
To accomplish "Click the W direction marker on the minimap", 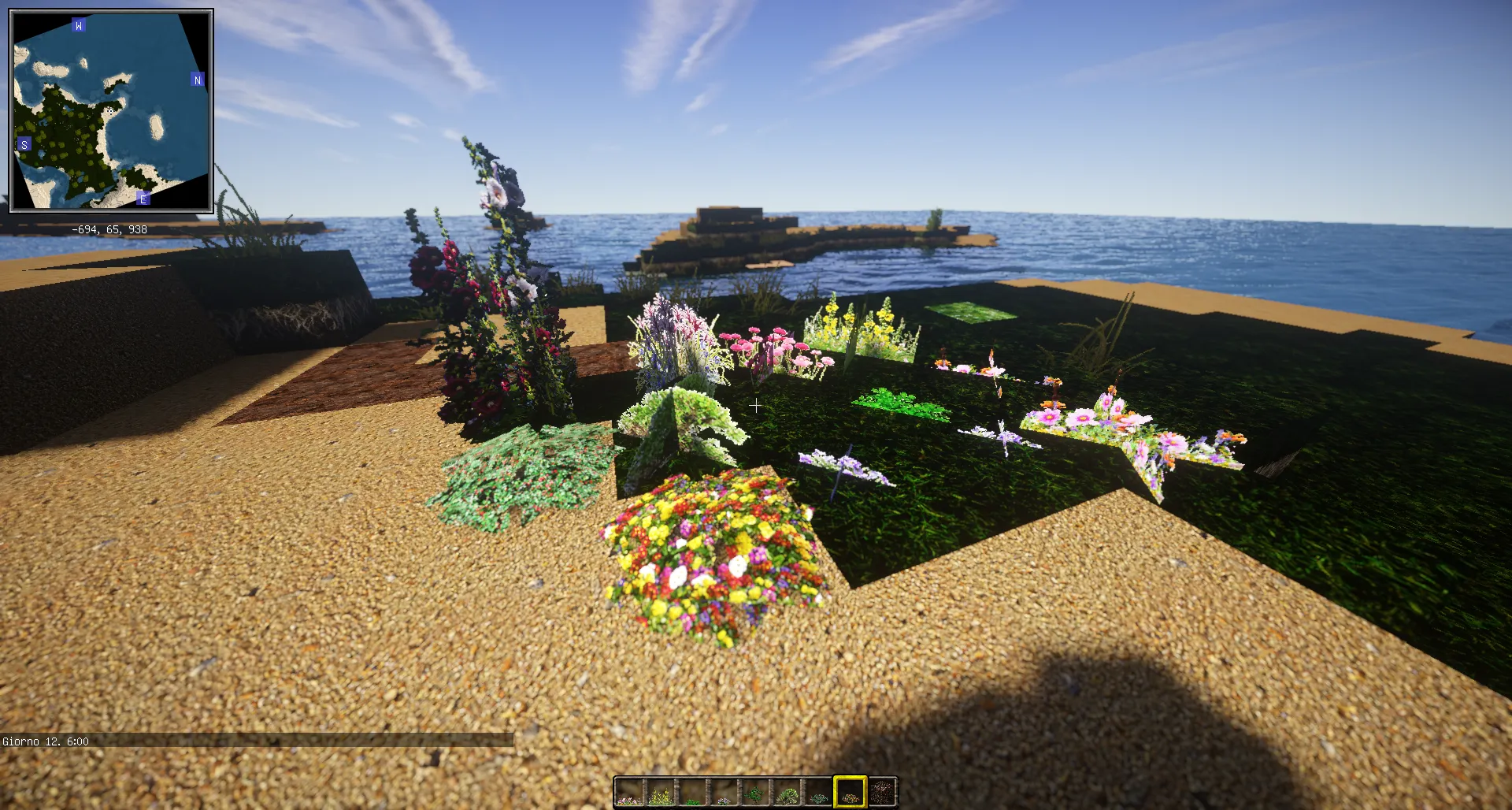I will point(77,24).
